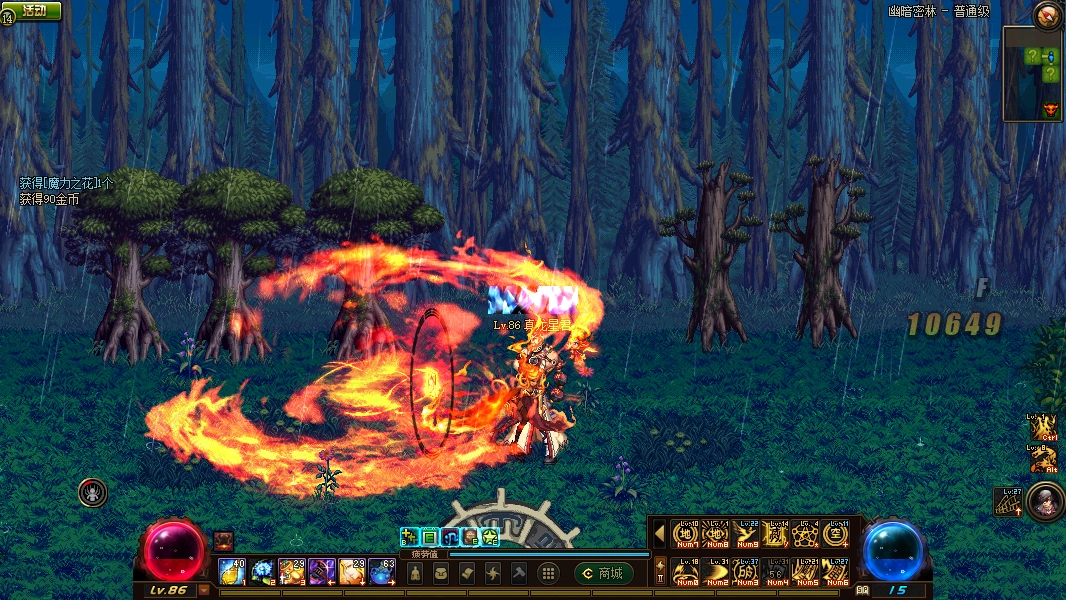Screen dimensions: 1066x600
Task: Use the blue pot item with count 63
Action: coord(383,571)
